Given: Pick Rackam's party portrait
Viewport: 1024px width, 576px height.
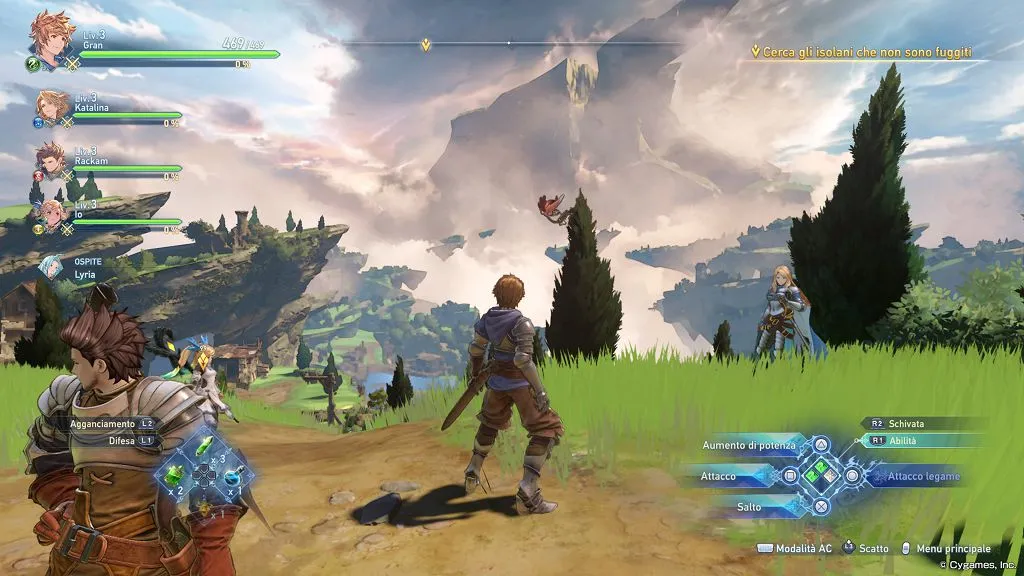Looking at the screenshot, I should pos(52,159).
